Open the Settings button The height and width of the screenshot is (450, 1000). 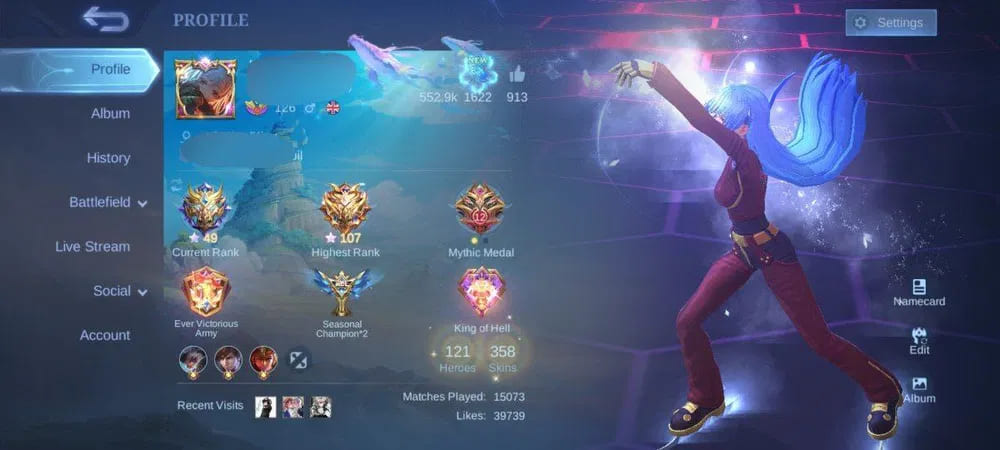tap(890, 23)
